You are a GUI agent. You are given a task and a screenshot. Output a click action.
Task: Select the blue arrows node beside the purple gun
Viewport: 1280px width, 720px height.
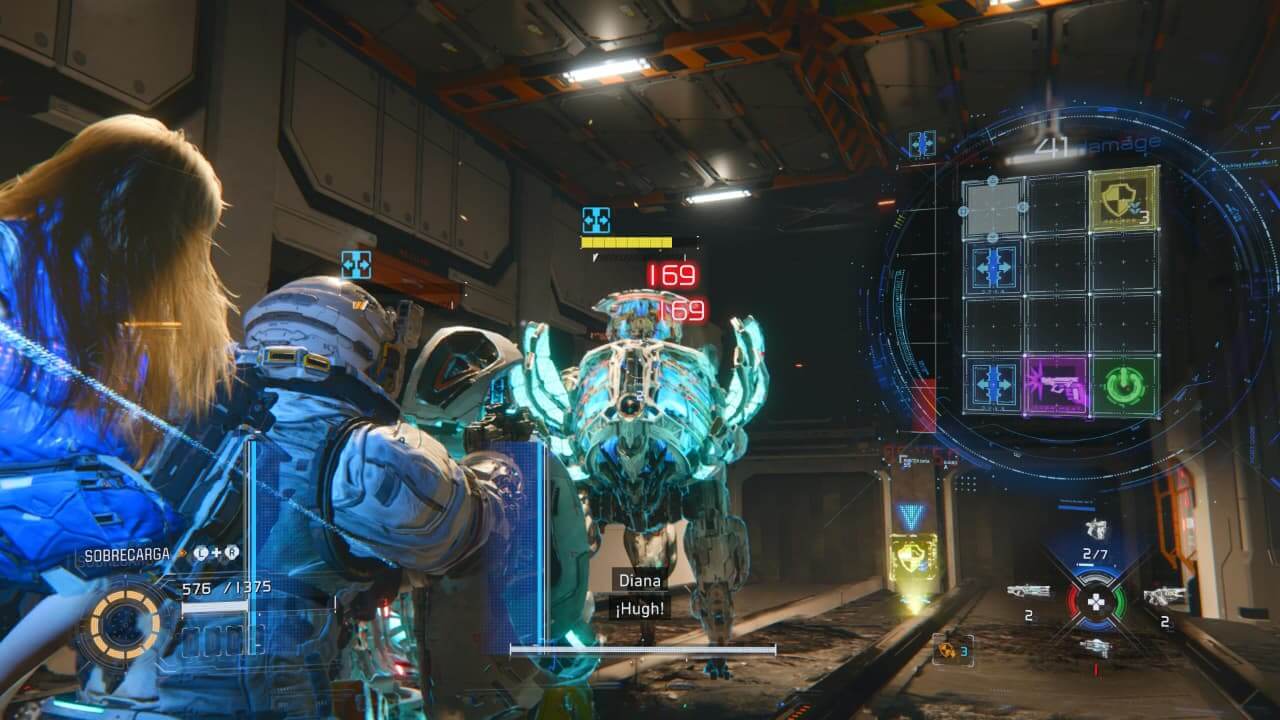point(994,385)
